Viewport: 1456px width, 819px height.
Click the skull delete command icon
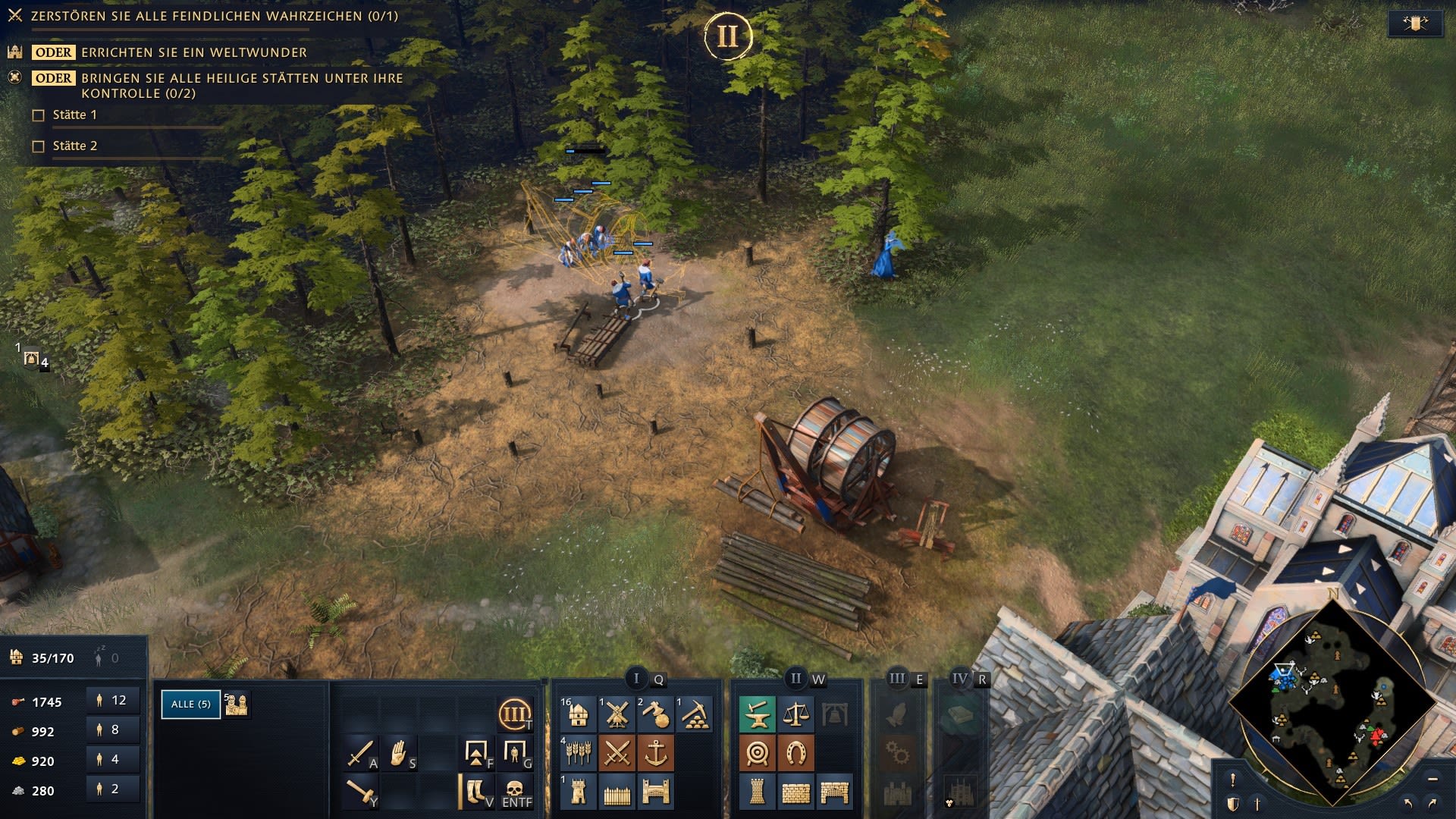click(x=516, y=791)
